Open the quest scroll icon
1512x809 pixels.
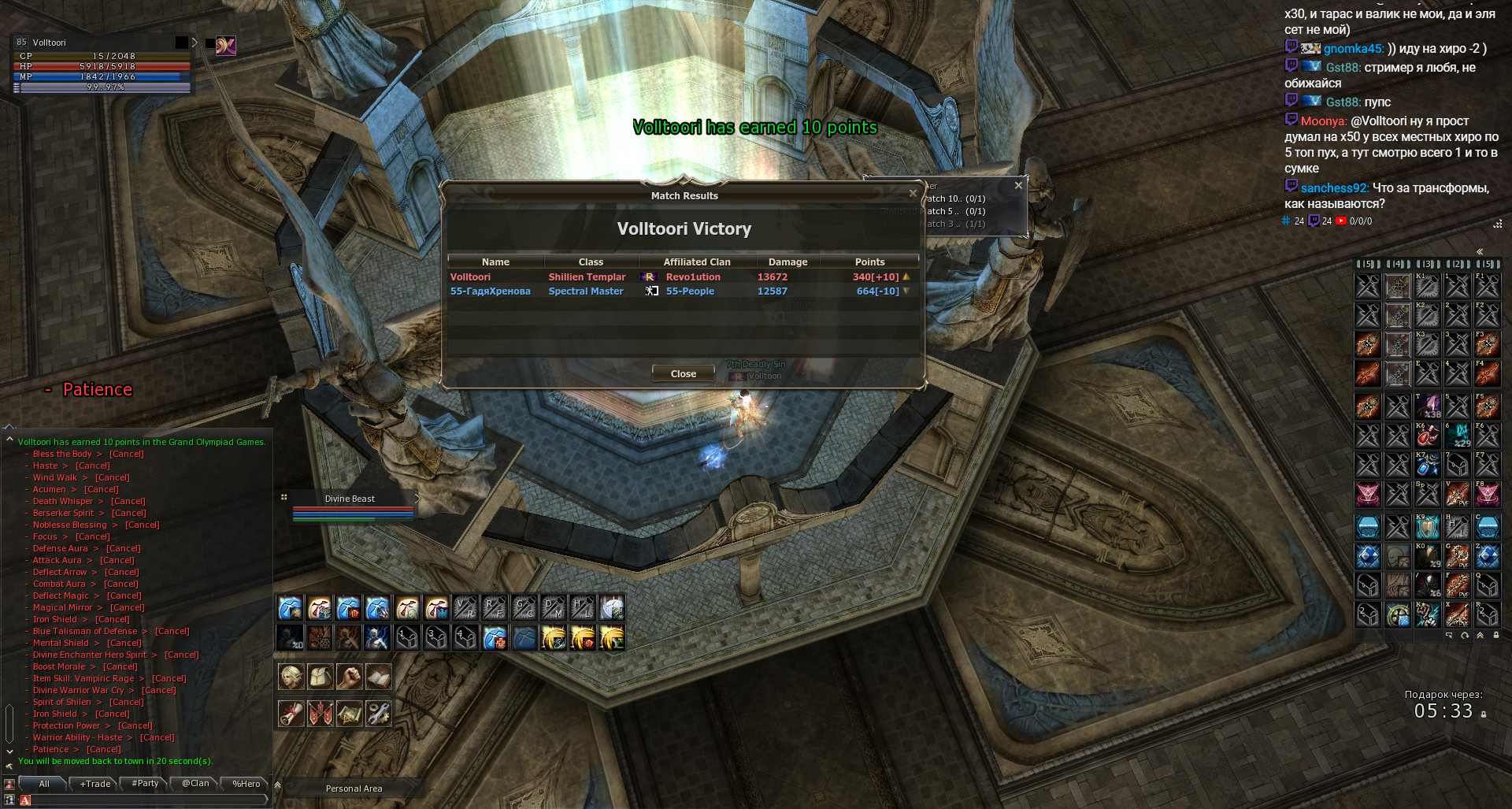pos(291,714)
